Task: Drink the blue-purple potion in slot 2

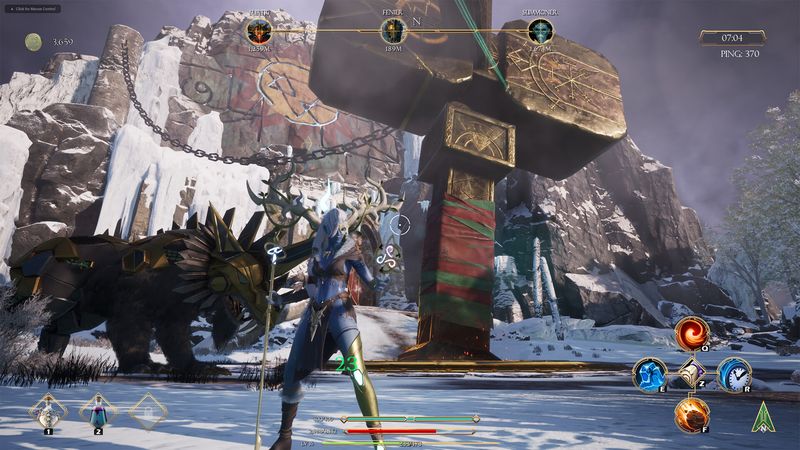Action: (x=98, y=410)
